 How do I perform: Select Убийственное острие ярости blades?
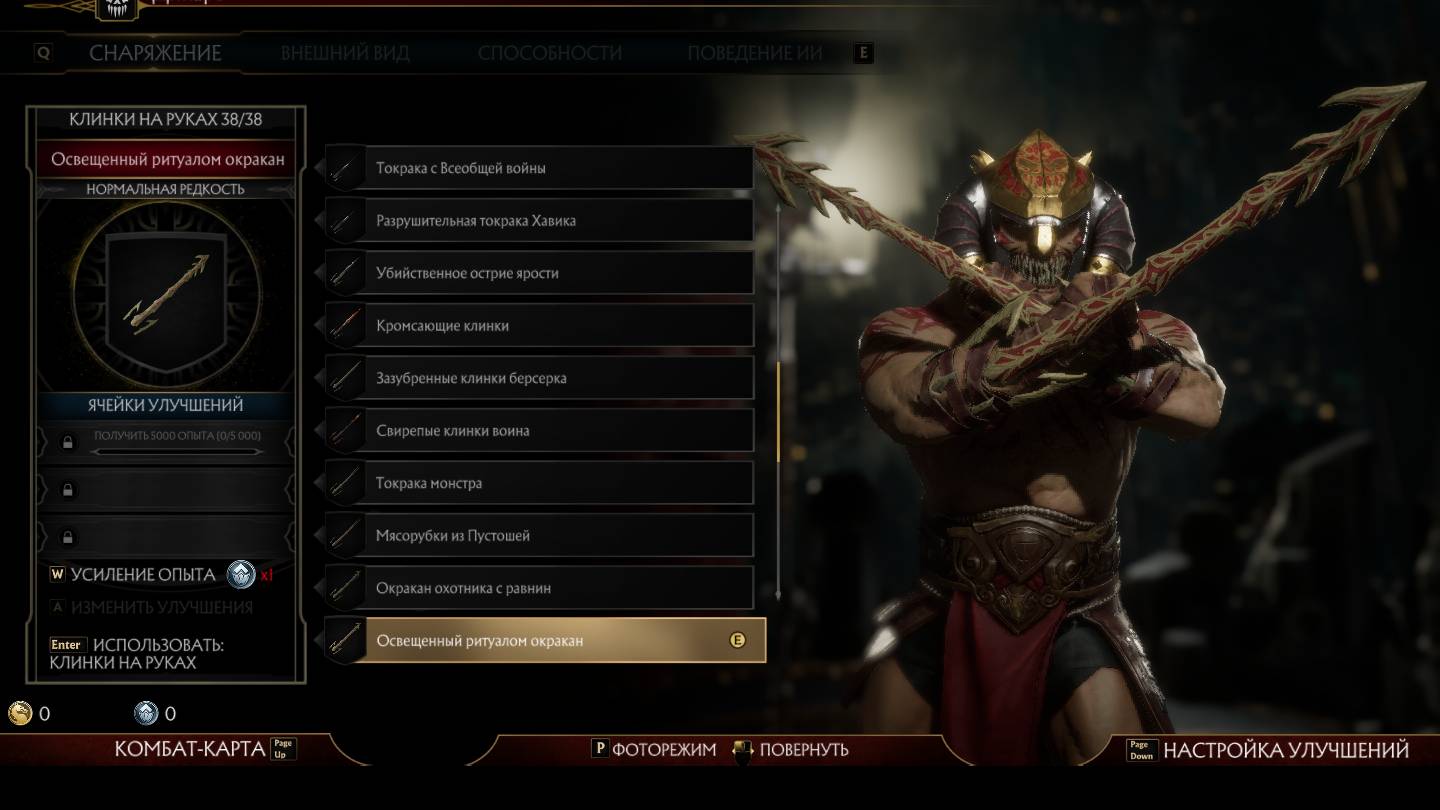tap(540, 273)
